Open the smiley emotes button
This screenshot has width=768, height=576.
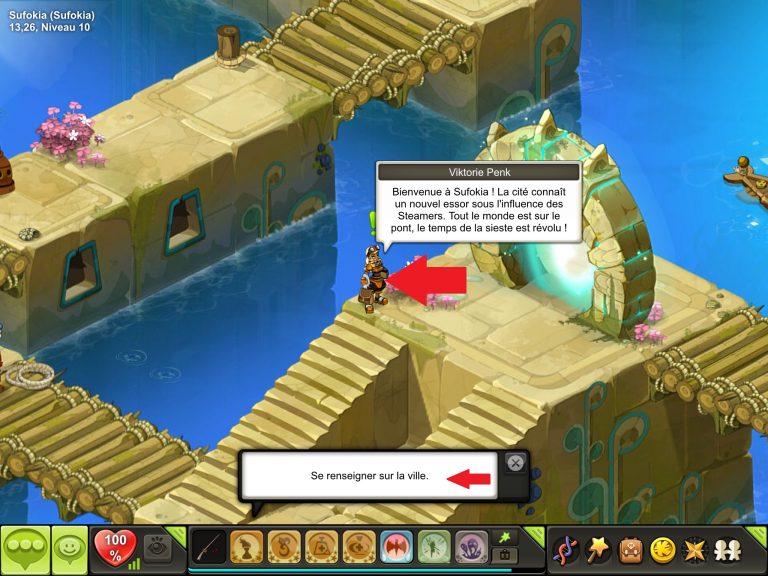pyautogui.click(x=68, y=549)
